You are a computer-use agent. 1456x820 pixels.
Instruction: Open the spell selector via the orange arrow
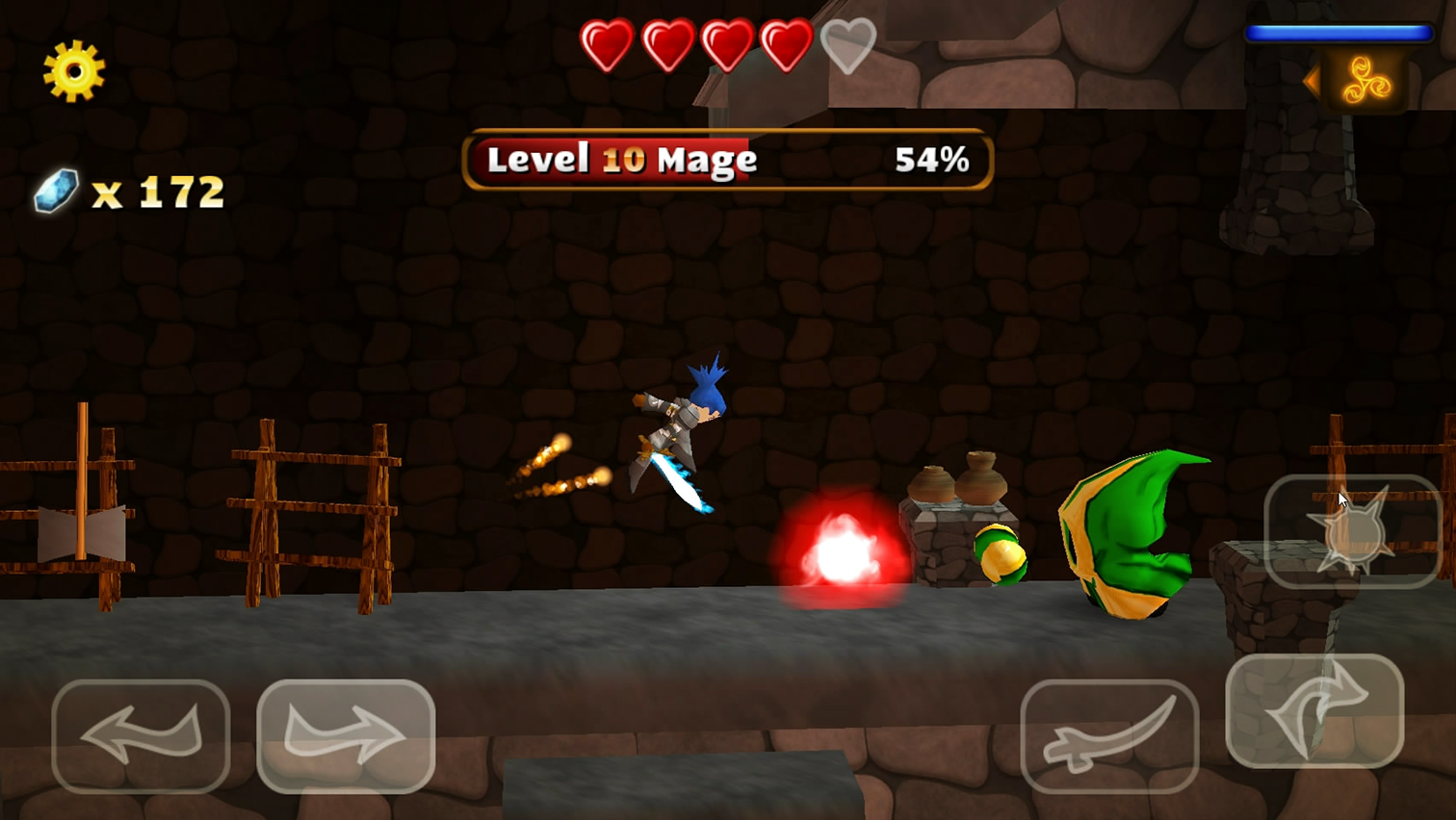click(1315, 82)
